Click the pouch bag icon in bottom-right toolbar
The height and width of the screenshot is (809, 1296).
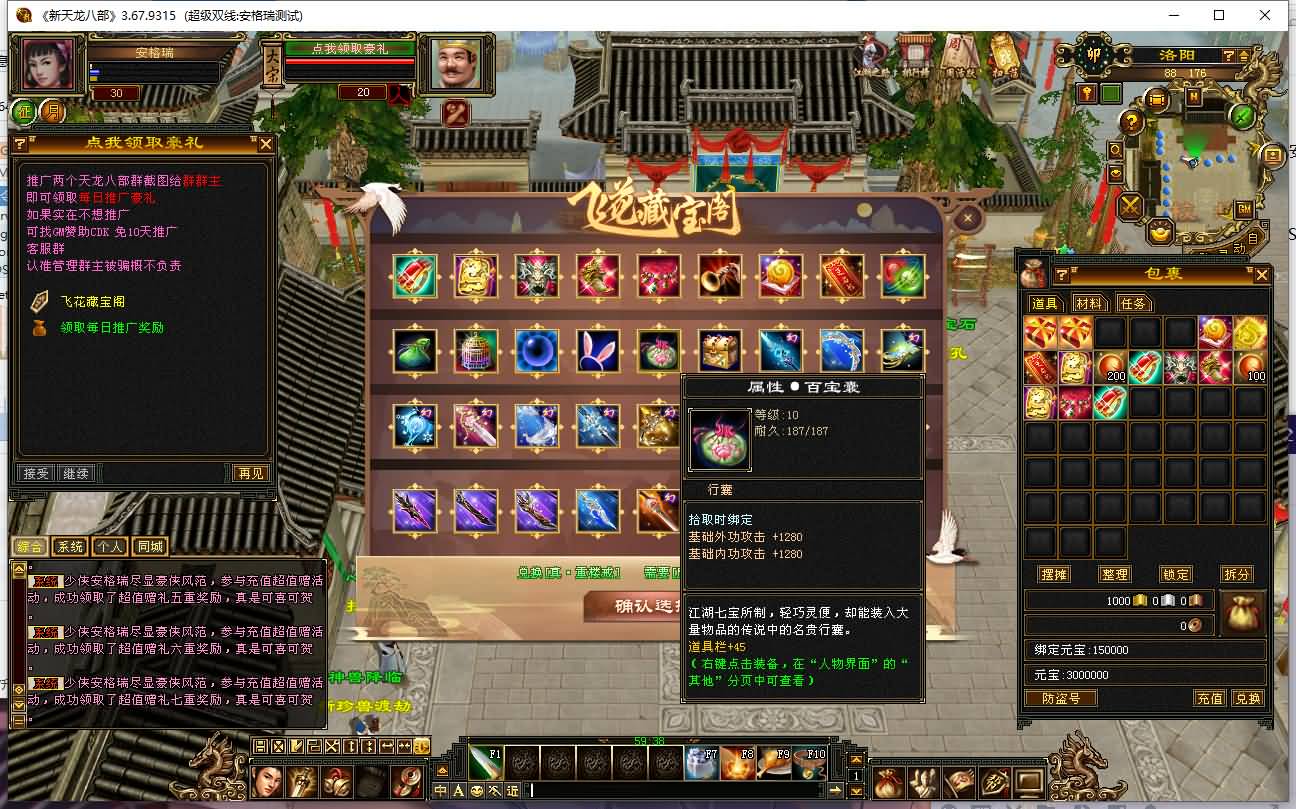[x=889, y=782]
